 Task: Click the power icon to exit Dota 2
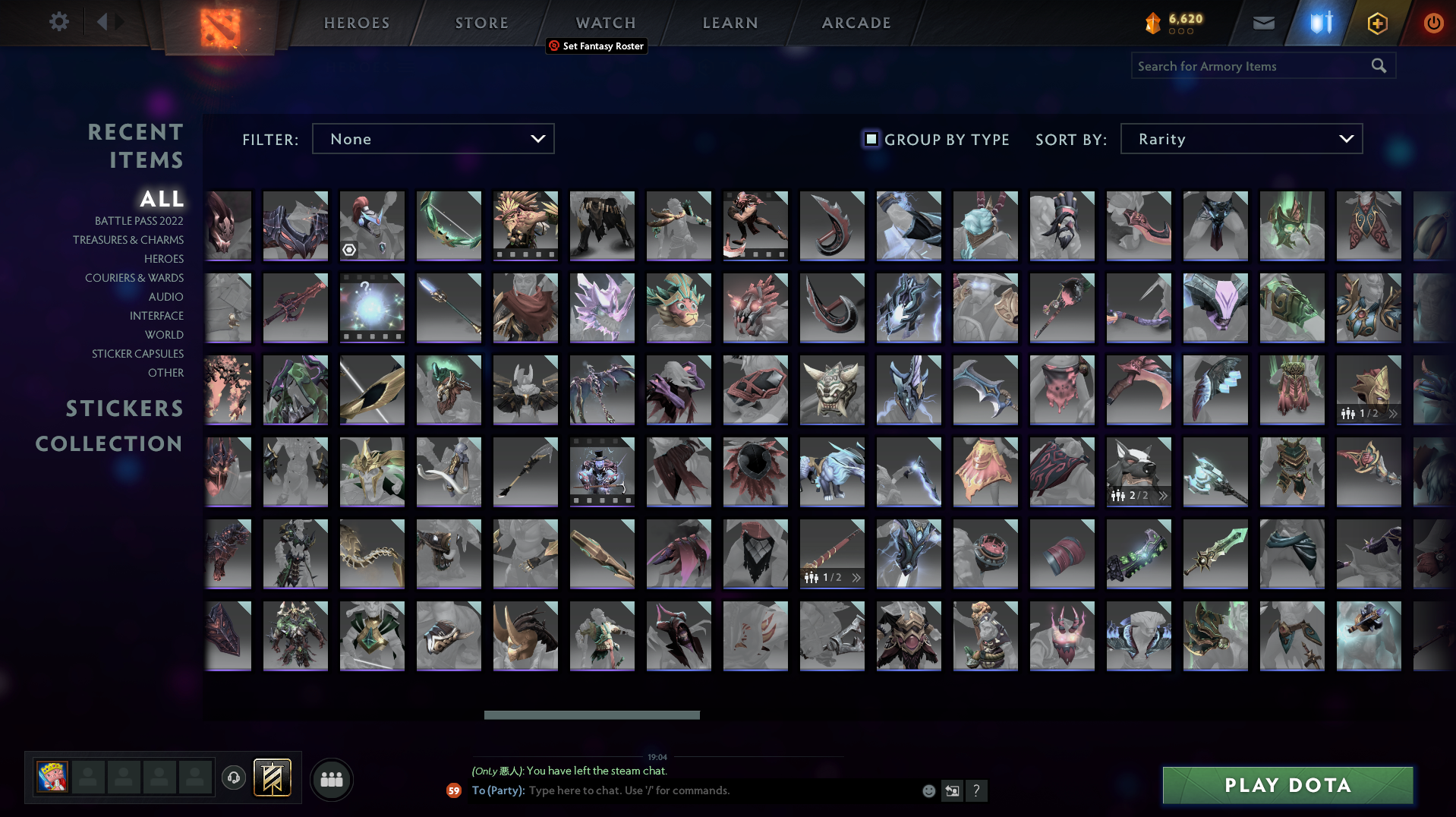click(1433, 22)
